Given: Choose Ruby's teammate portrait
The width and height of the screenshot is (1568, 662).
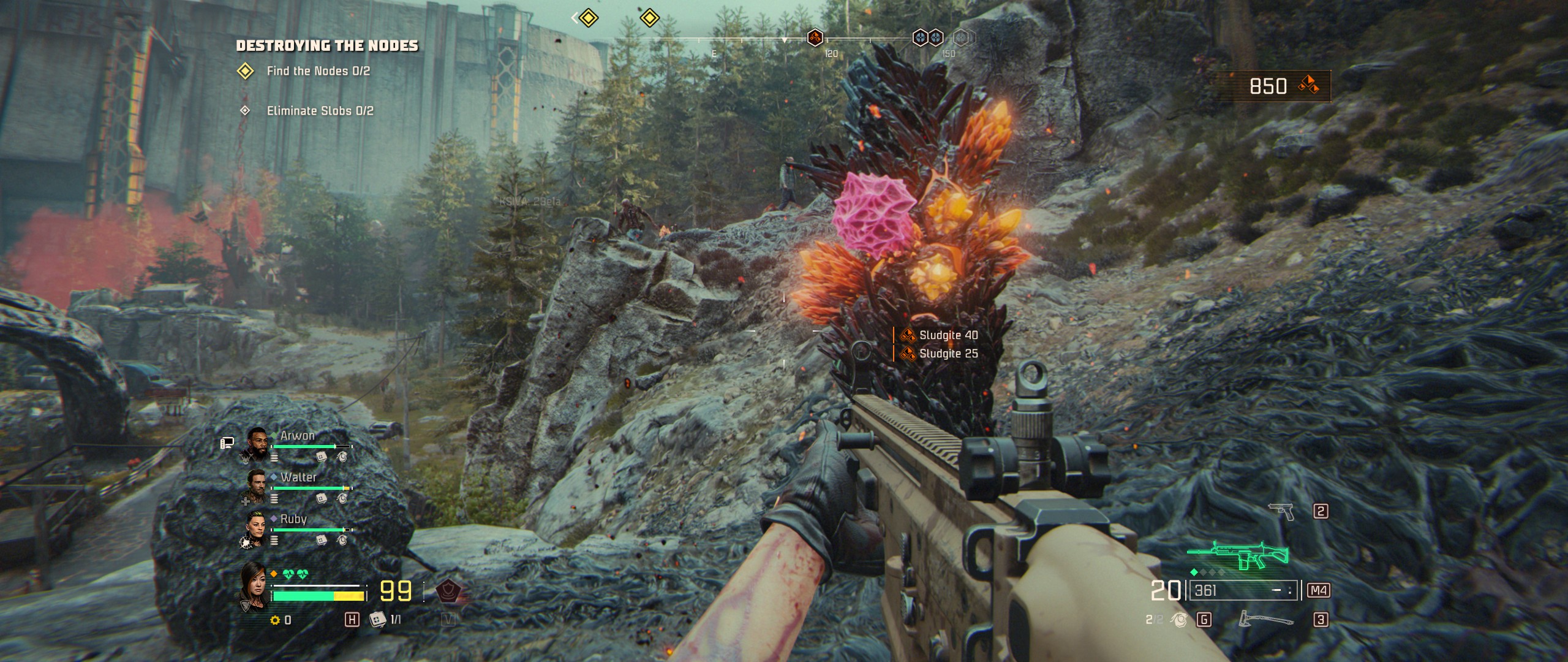Looking at the screenshot, I should point(255,527).
